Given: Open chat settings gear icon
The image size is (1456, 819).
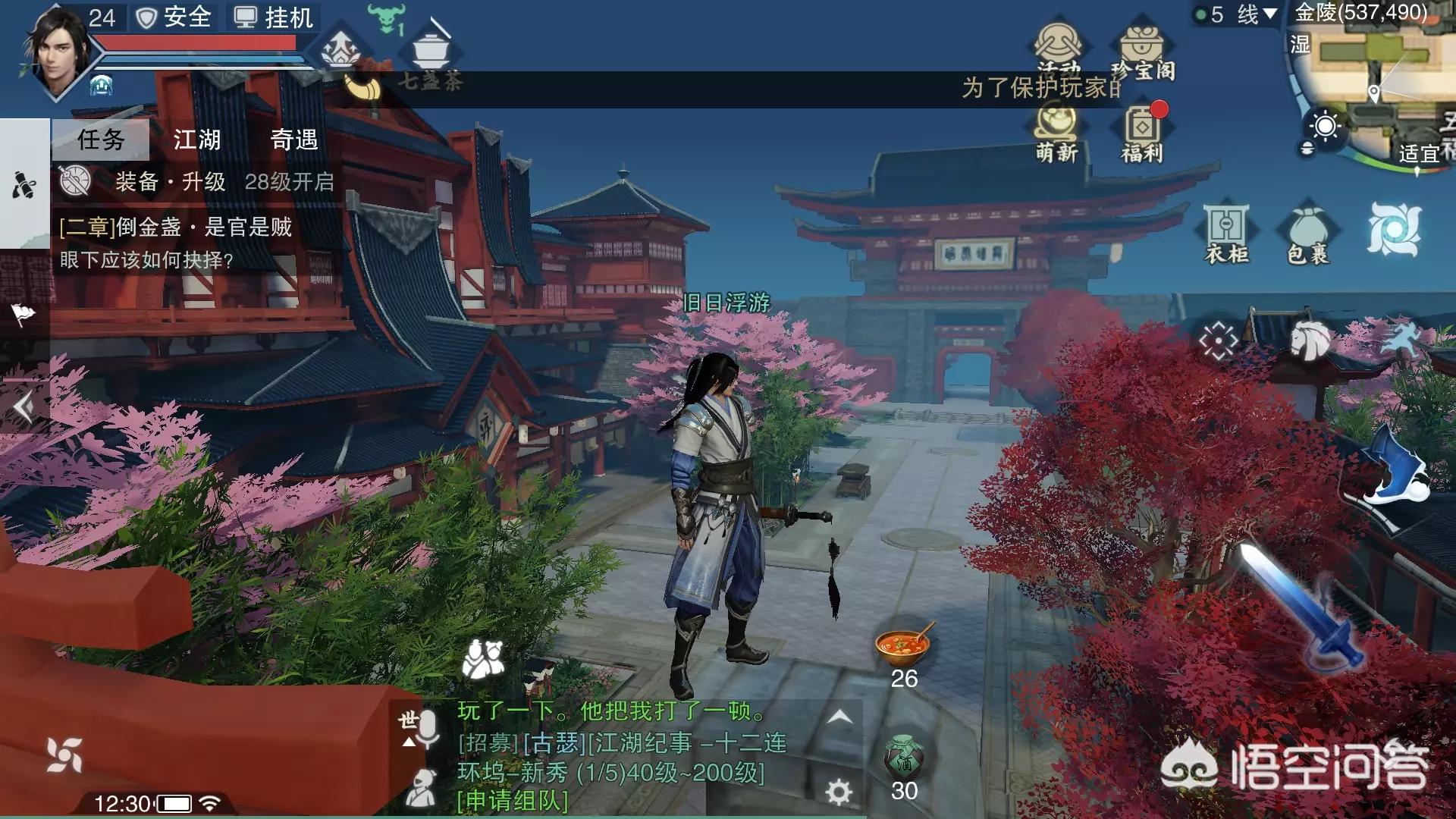Looking at the screenshot, I should tap(838, 792).
